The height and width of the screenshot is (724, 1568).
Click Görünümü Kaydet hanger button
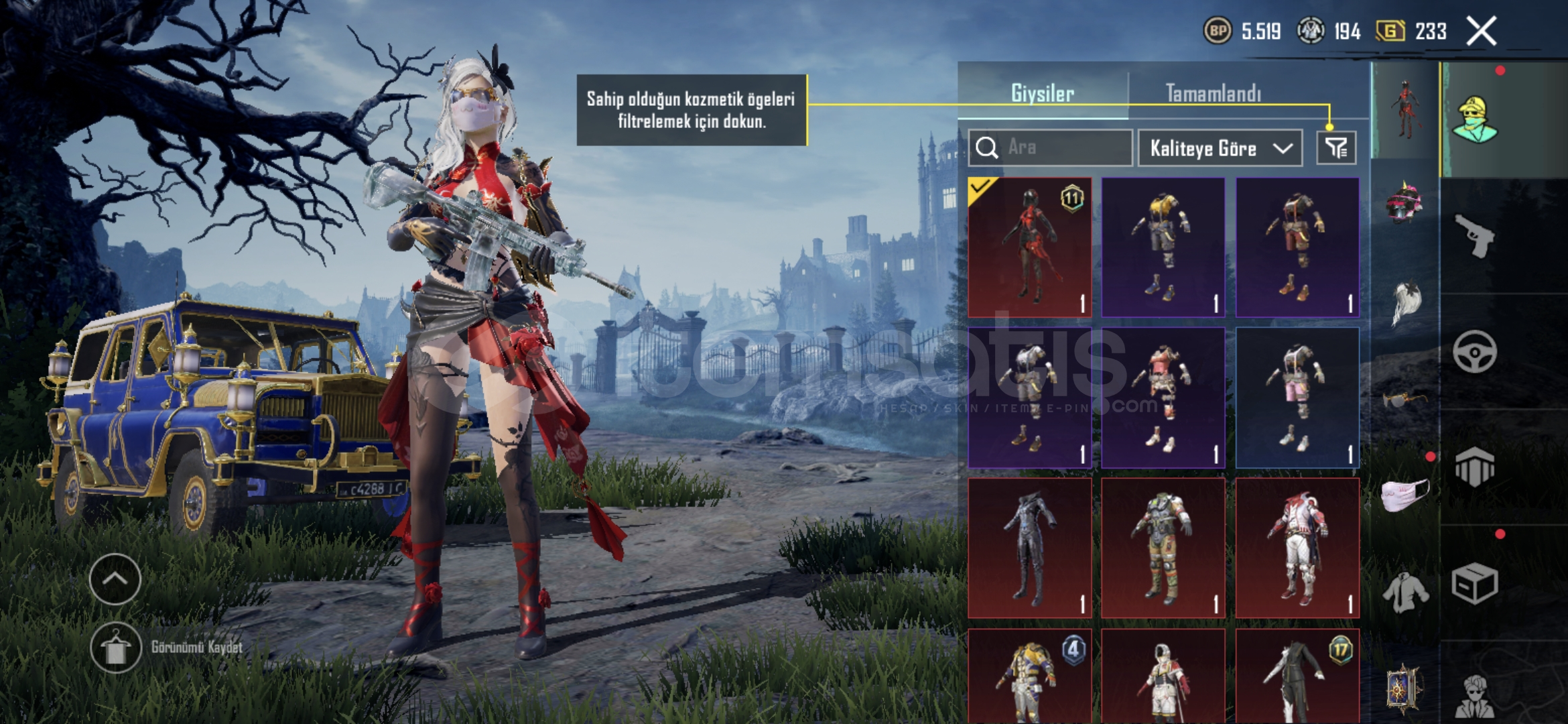click(116, 648)
